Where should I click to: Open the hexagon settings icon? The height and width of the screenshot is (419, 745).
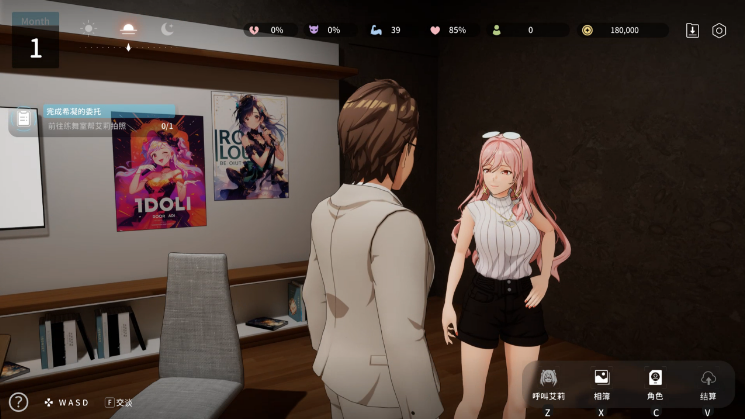point(719,30)
